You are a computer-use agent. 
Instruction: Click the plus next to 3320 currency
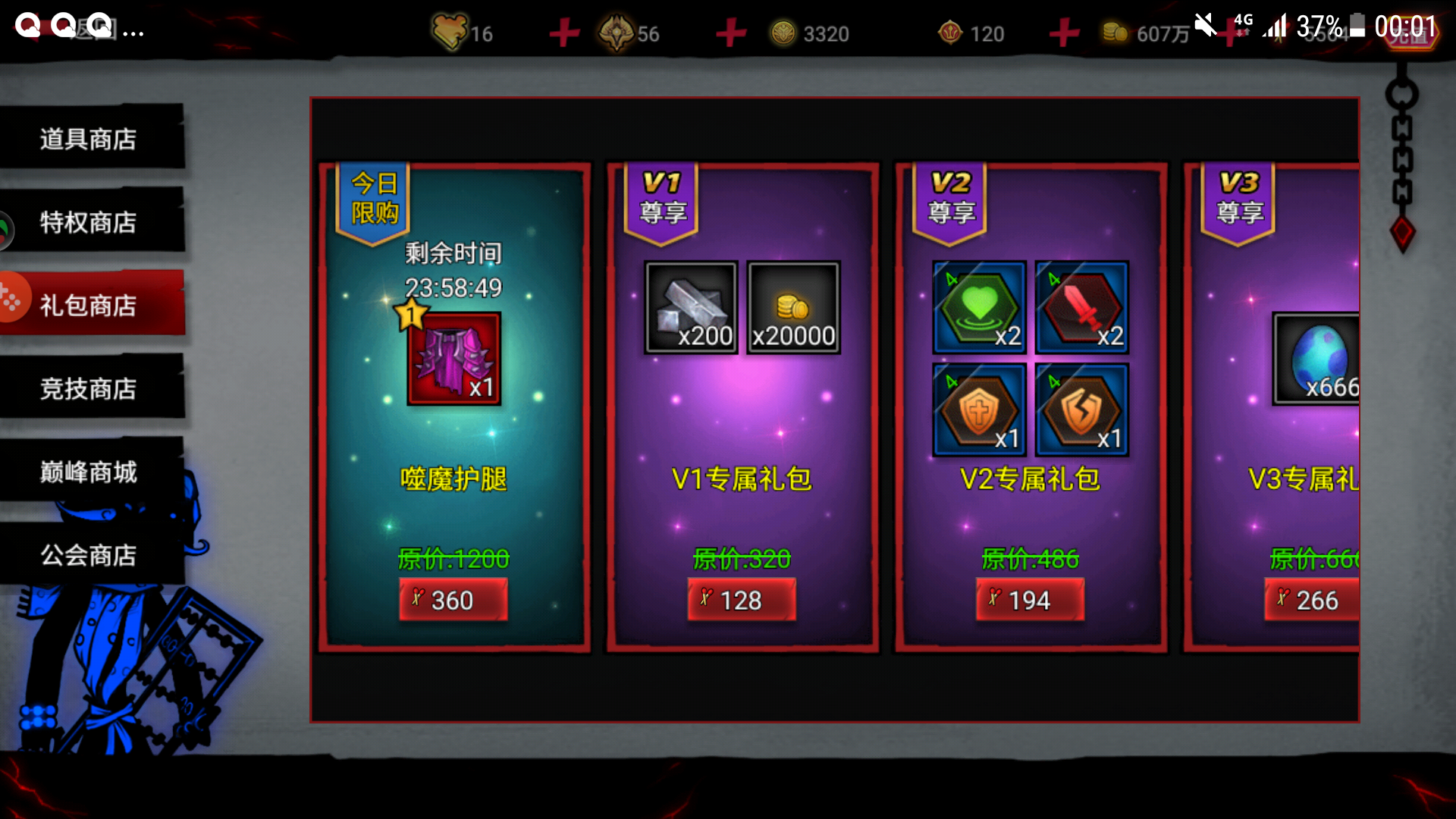coord(730,33)
